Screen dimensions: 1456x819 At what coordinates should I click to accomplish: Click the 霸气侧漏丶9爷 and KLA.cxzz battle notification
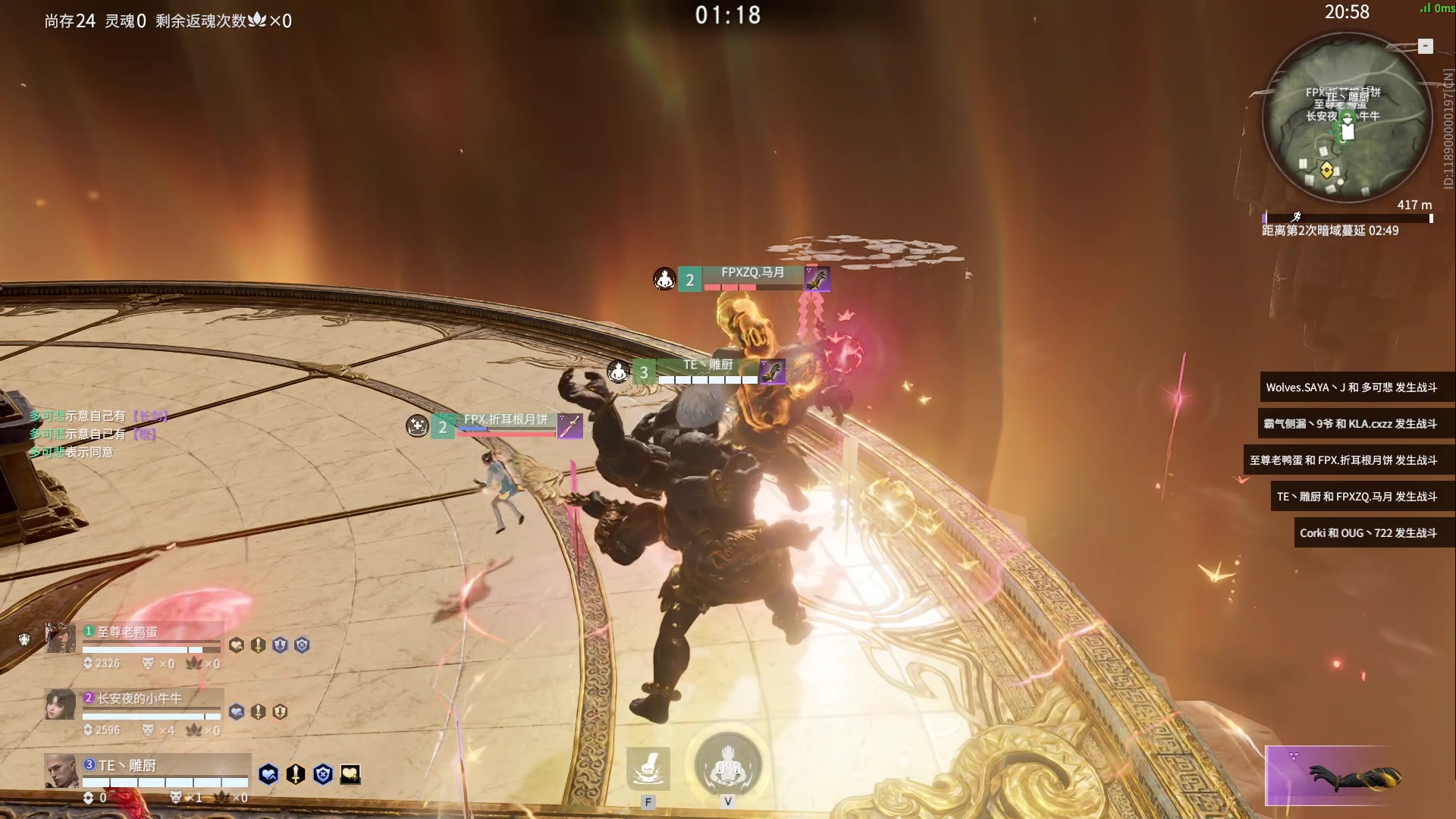click(x=1350, y=424)
